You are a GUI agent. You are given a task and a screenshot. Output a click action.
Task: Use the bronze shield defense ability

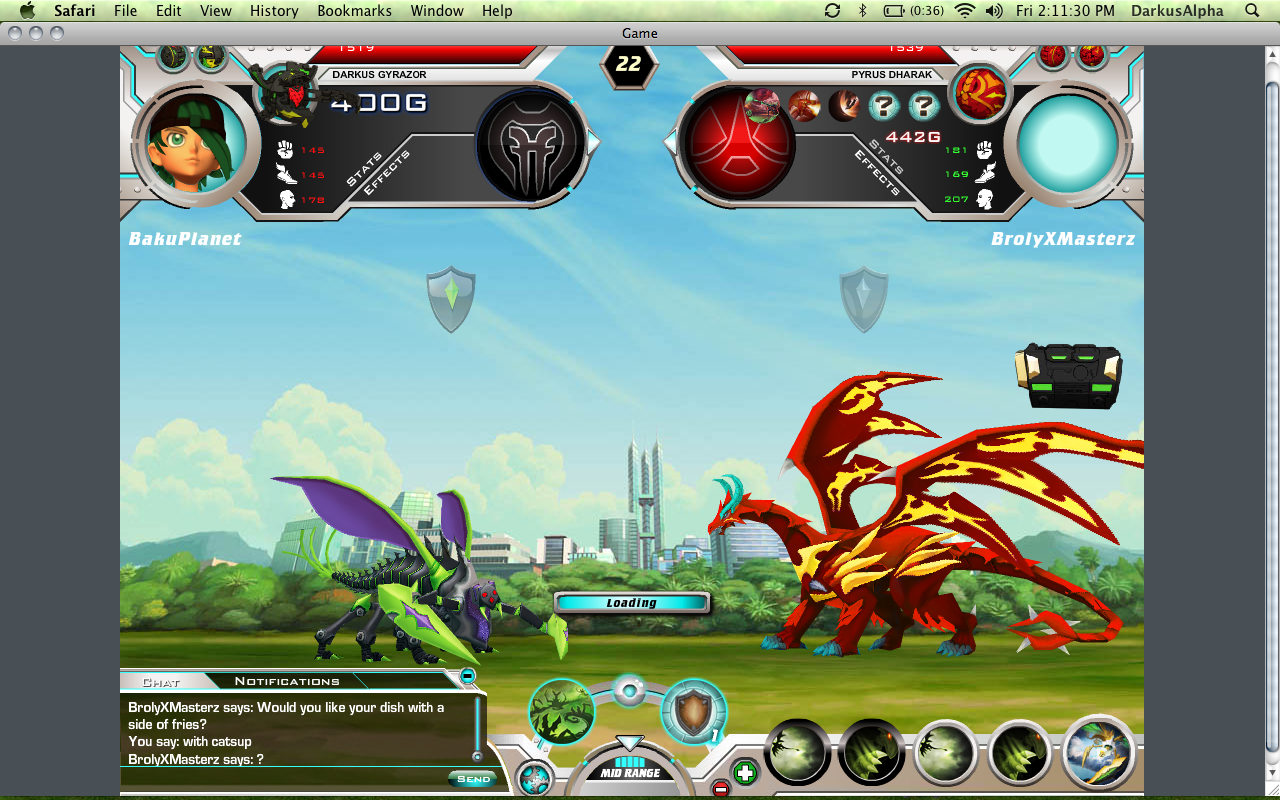tap(693, 712)
